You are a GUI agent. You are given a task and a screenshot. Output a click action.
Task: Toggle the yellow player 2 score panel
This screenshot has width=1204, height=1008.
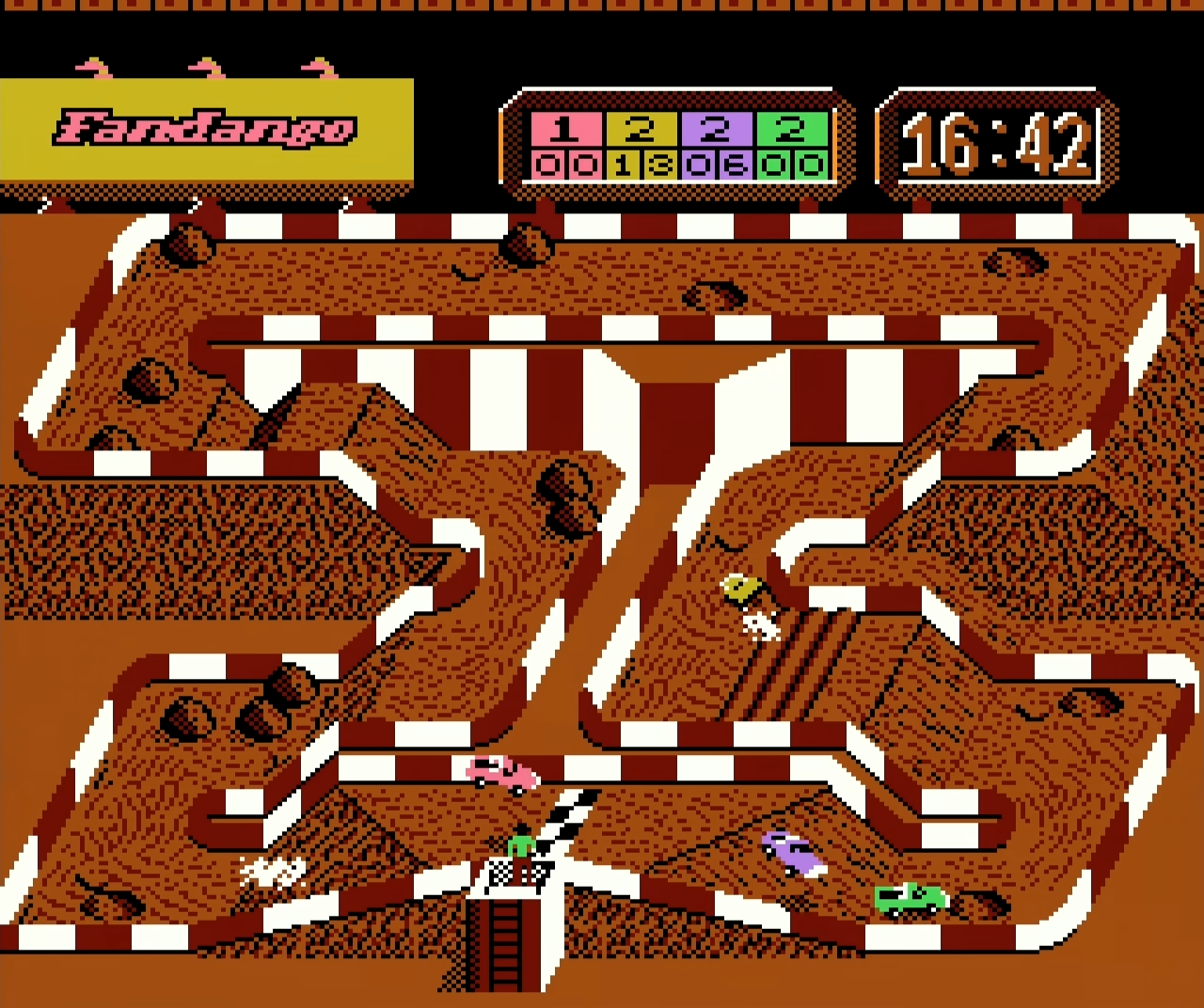[x=640, y=146]
